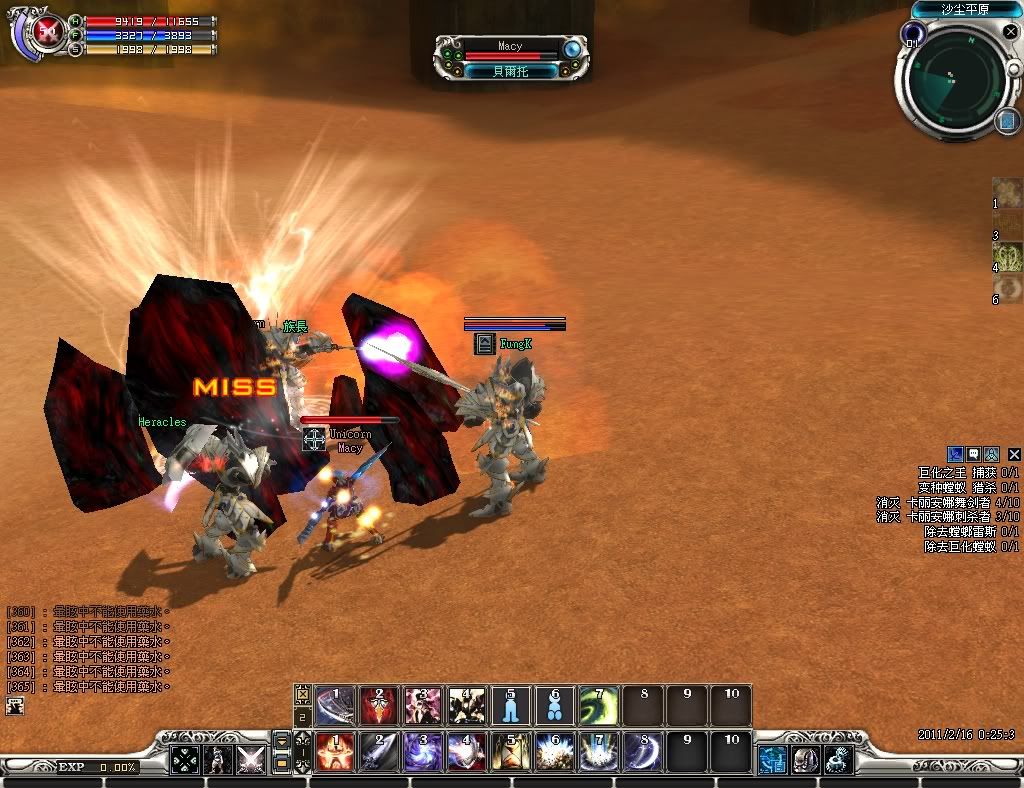The width and height of the screenshot is (1024, 788).
Task: Activate lower hotbar slot 1 red fire skill
Action: pos(336,752)
